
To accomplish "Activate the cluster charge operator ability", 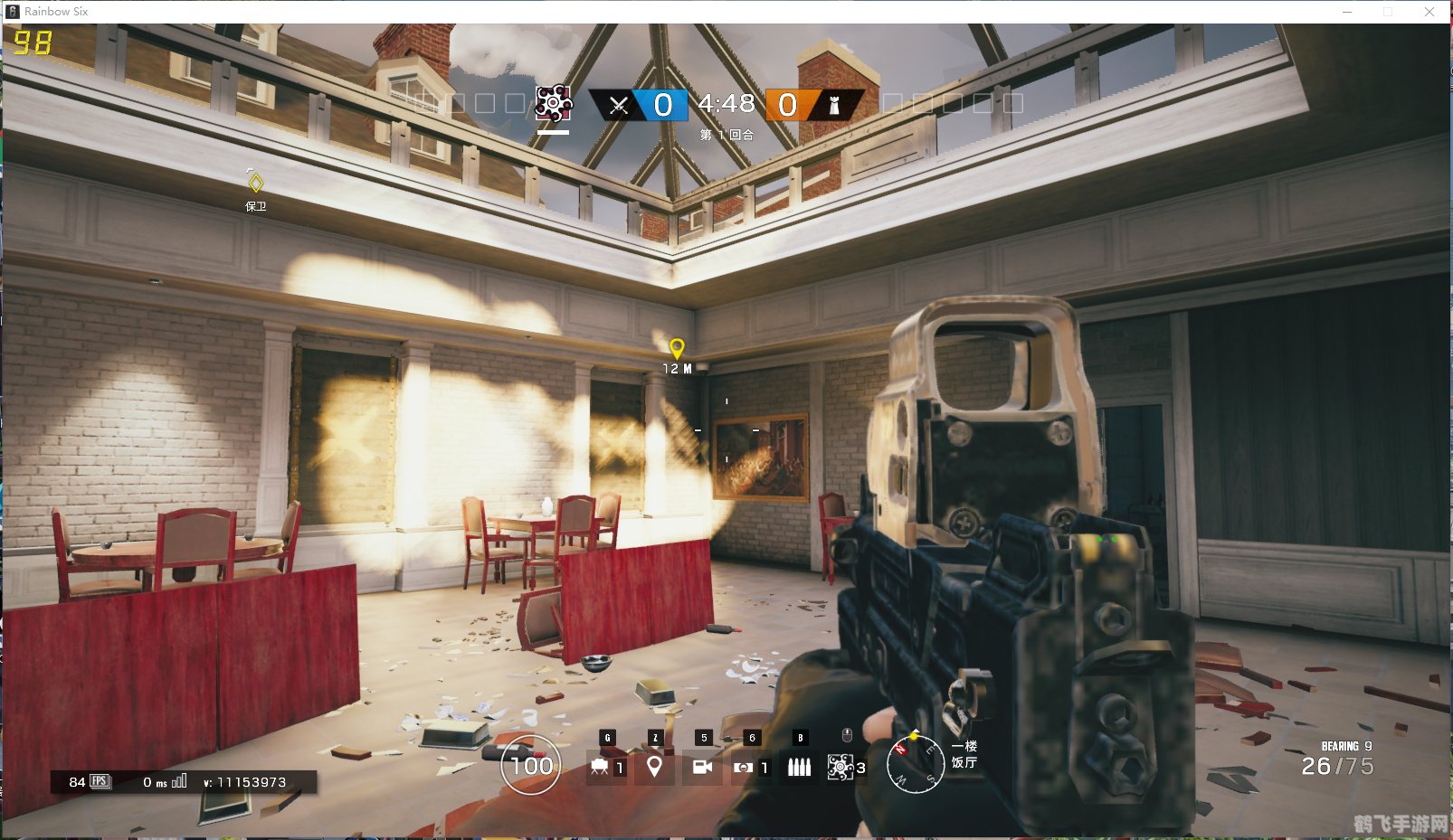I will coord(840,767).
